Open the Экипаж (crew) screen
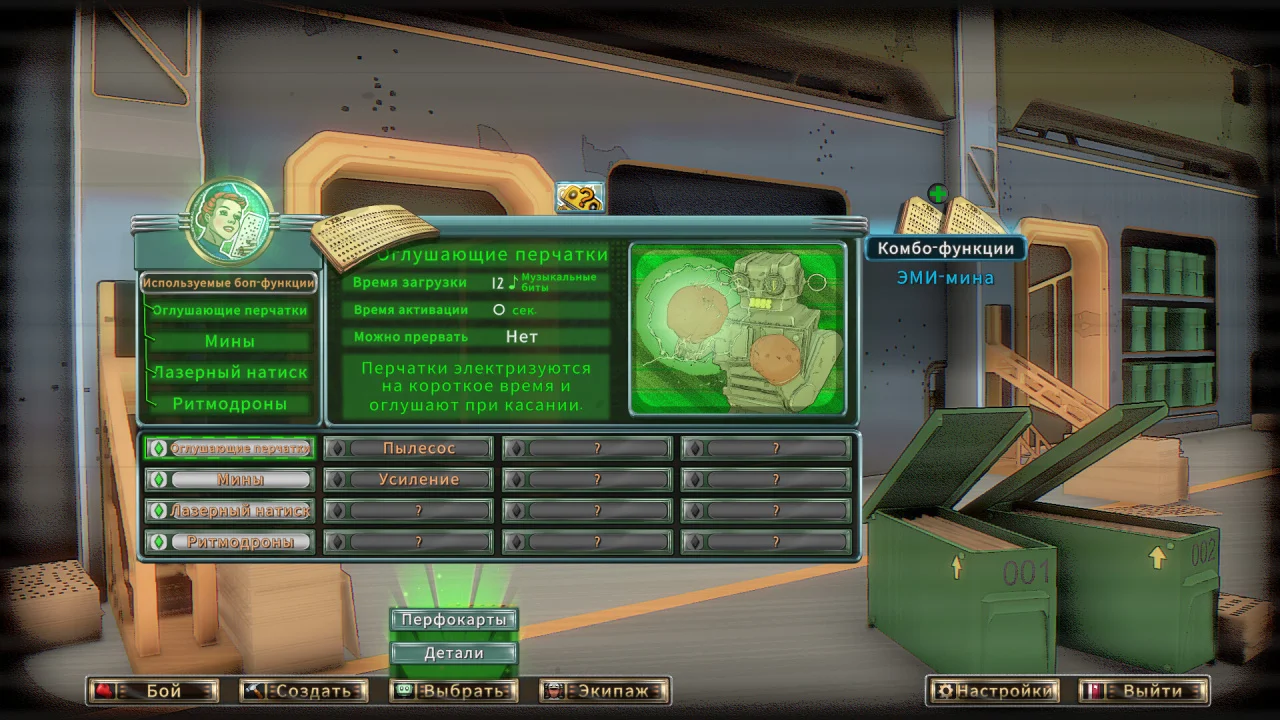This screenshot has width=1280, height=720. click(605, 690)
